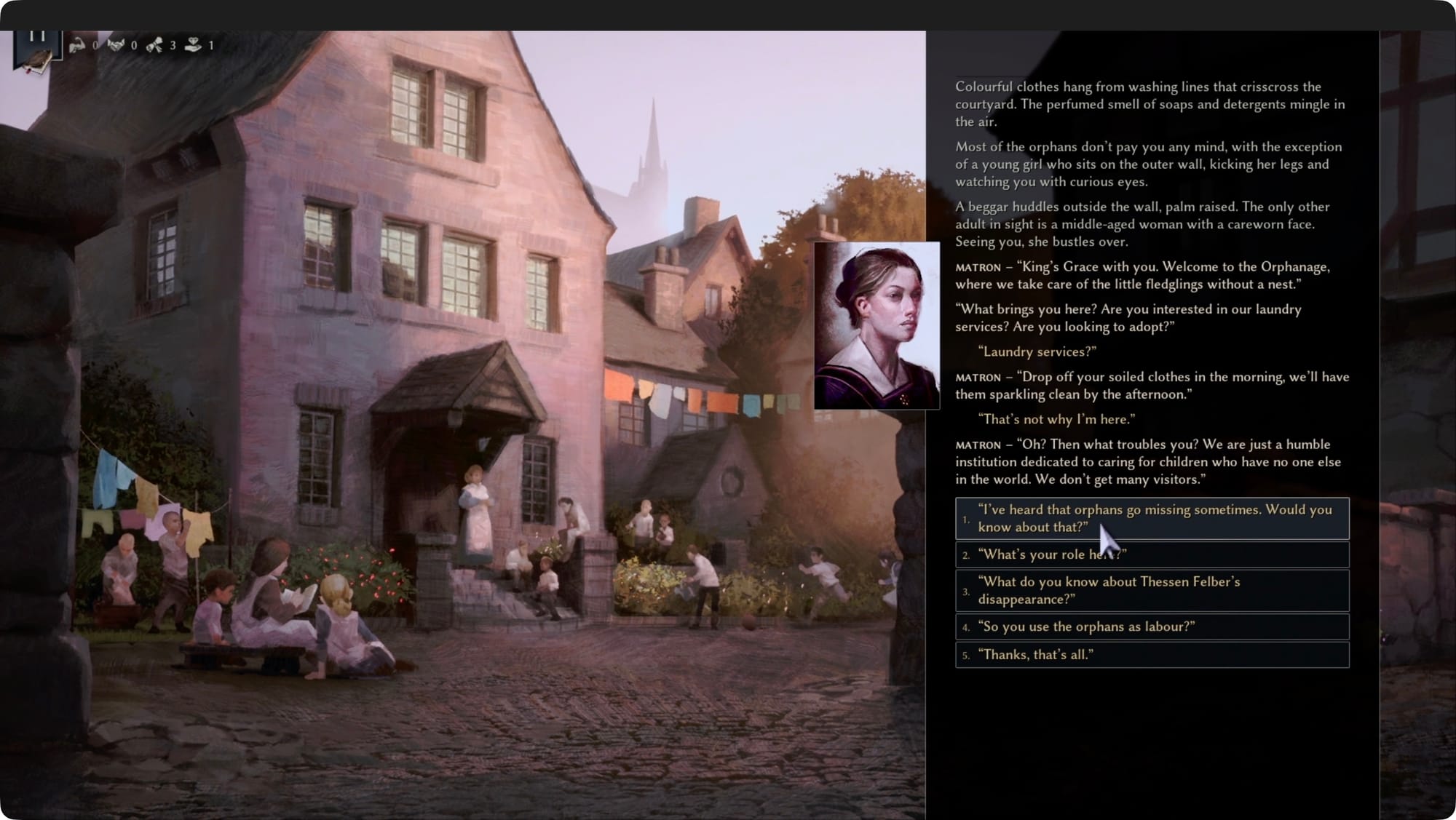
Task: Click the handshake resource icon
Action: click(116, 45)
